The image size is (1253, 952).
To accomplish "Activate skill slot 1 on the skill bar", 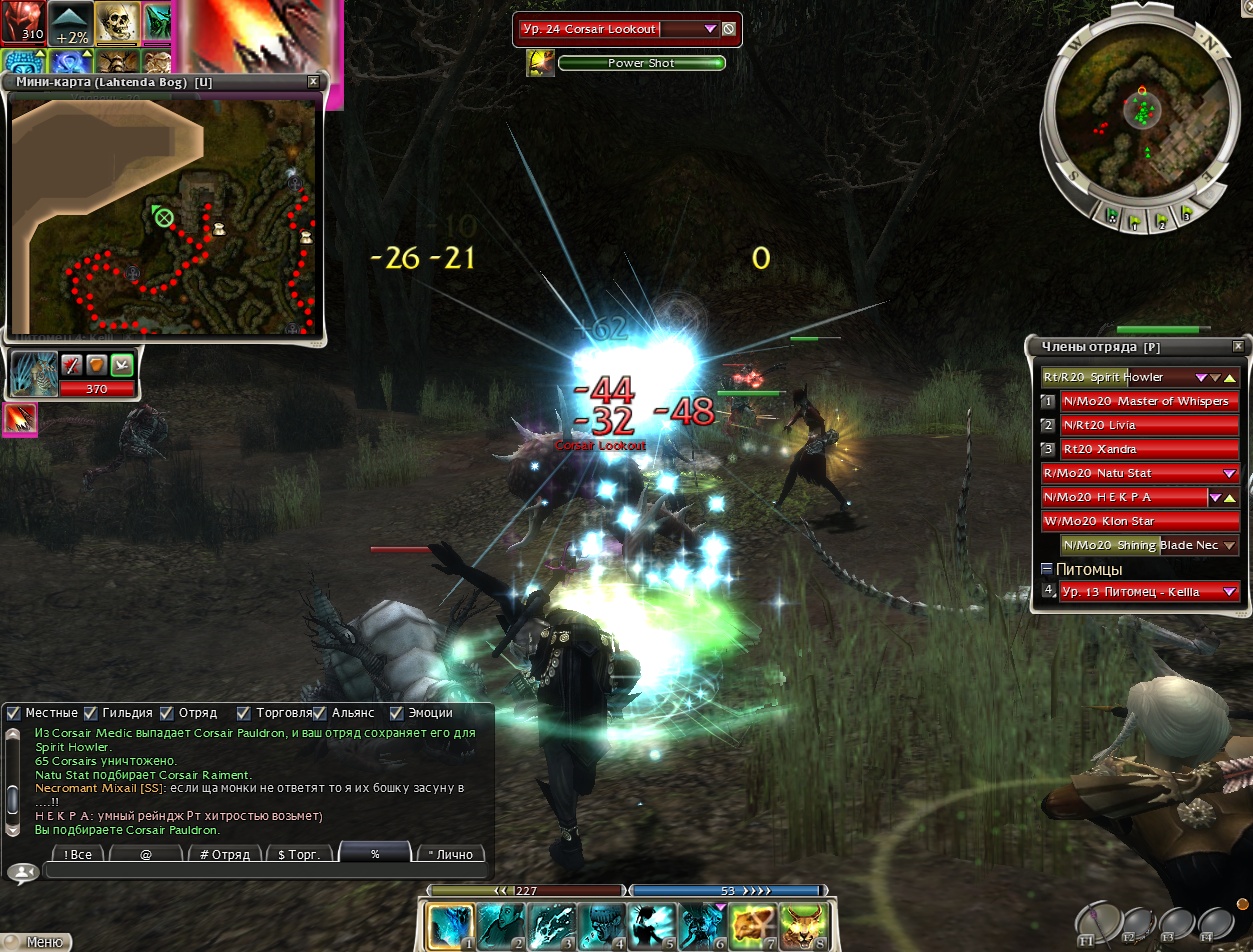I will pyautogui.click(x=450, y=926).
